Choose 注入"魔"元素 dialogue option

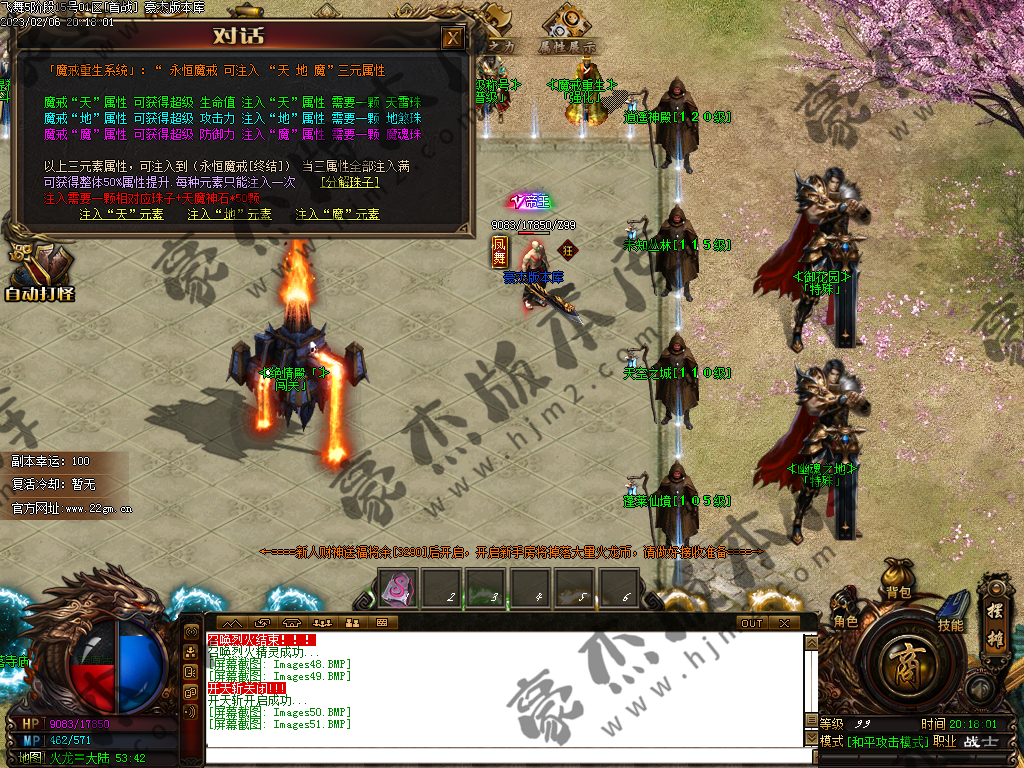(x=338, y=214)
